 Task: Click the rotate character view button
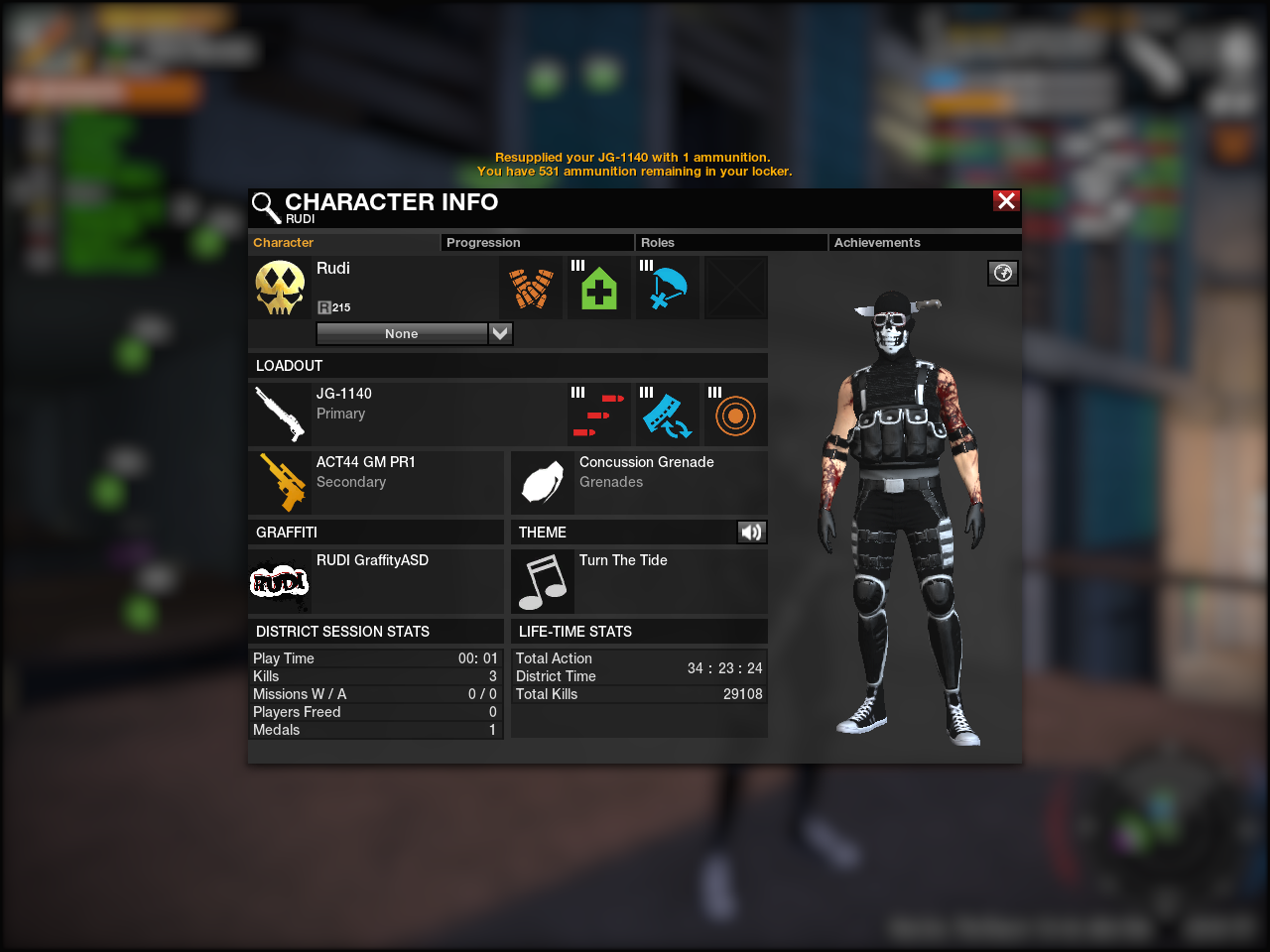click(1003, 274)
